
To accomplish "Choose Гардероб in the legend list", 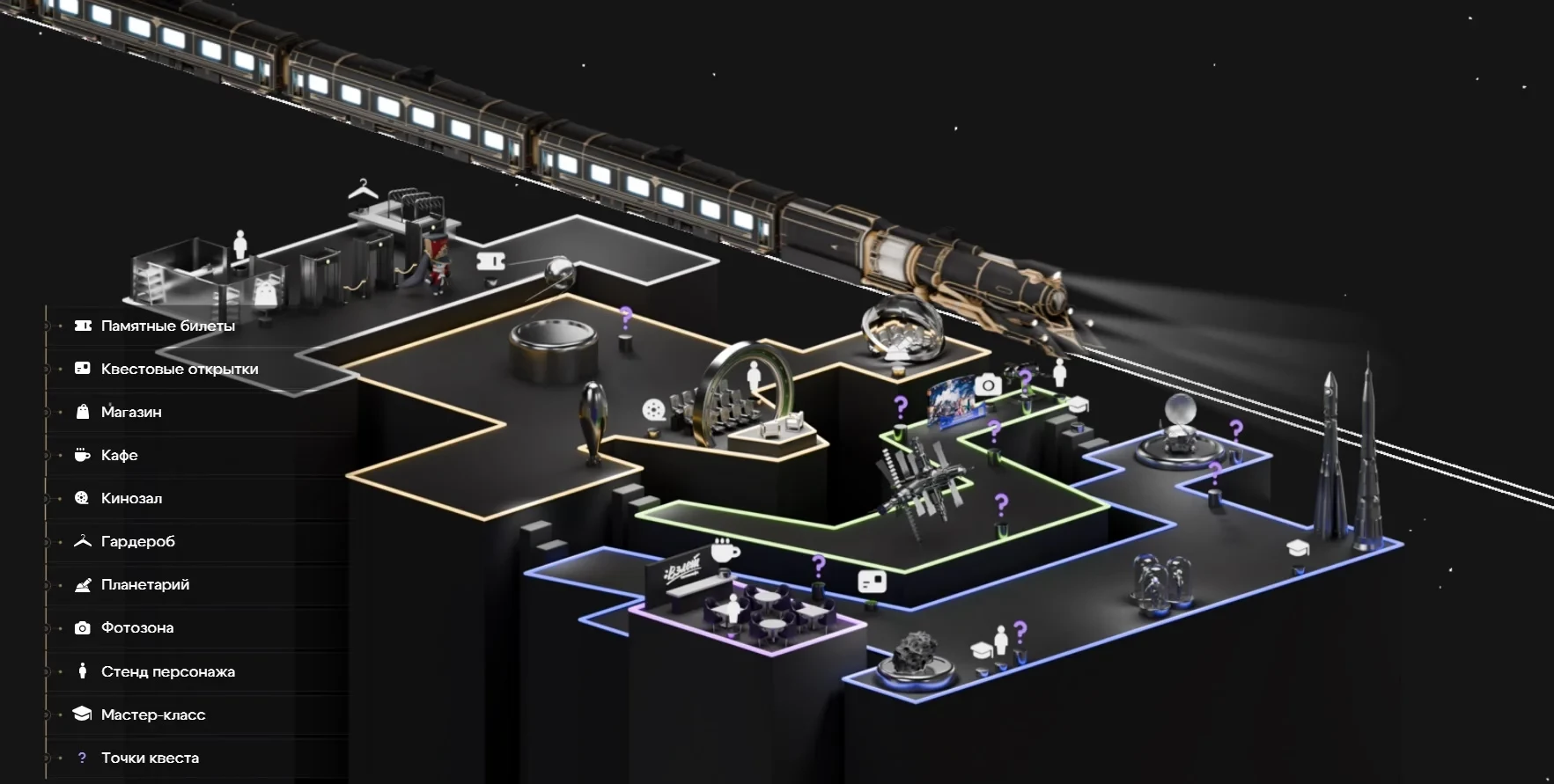I will 137,541.
